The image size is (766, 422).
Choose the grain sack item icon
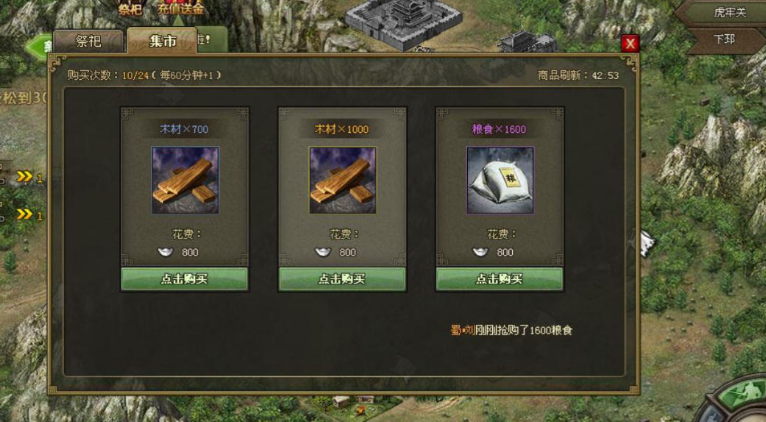point(500,181)
